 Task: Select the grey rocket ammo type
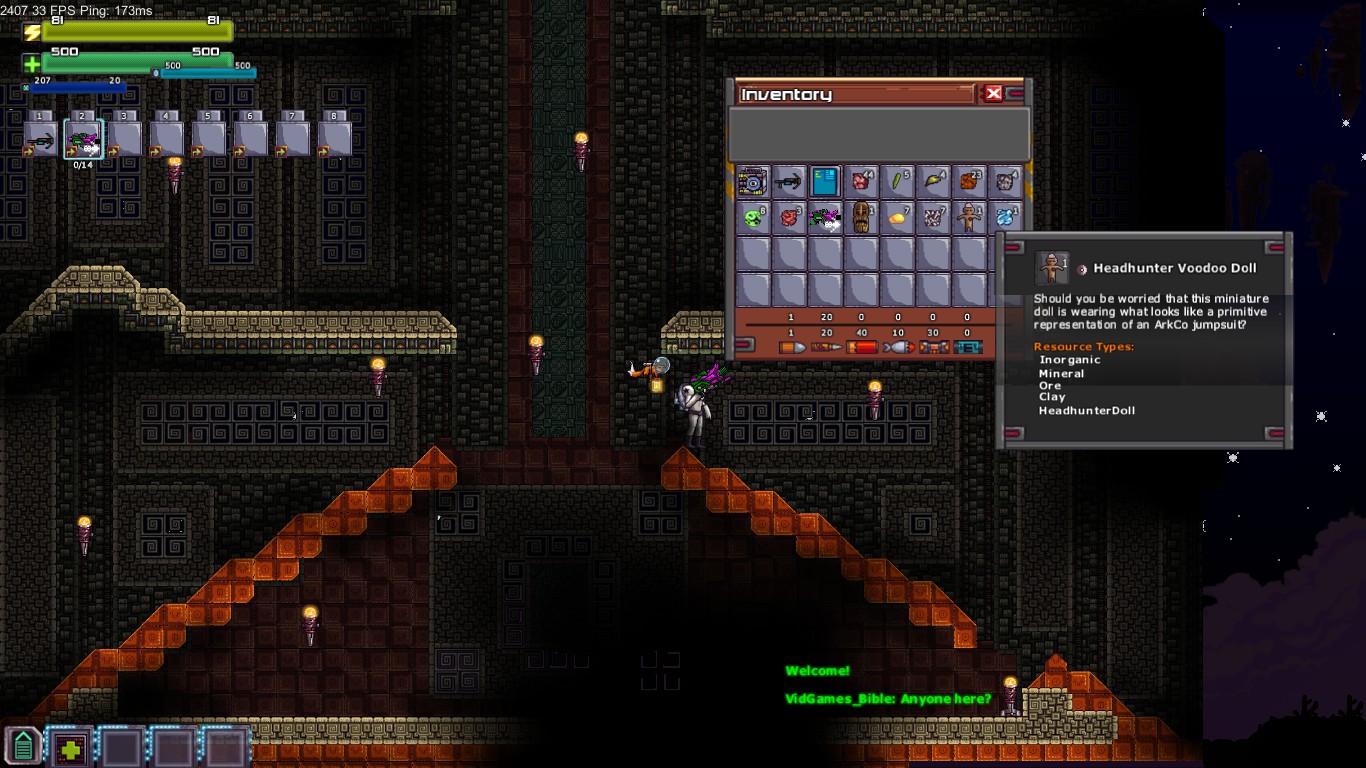tap(897, 347)
